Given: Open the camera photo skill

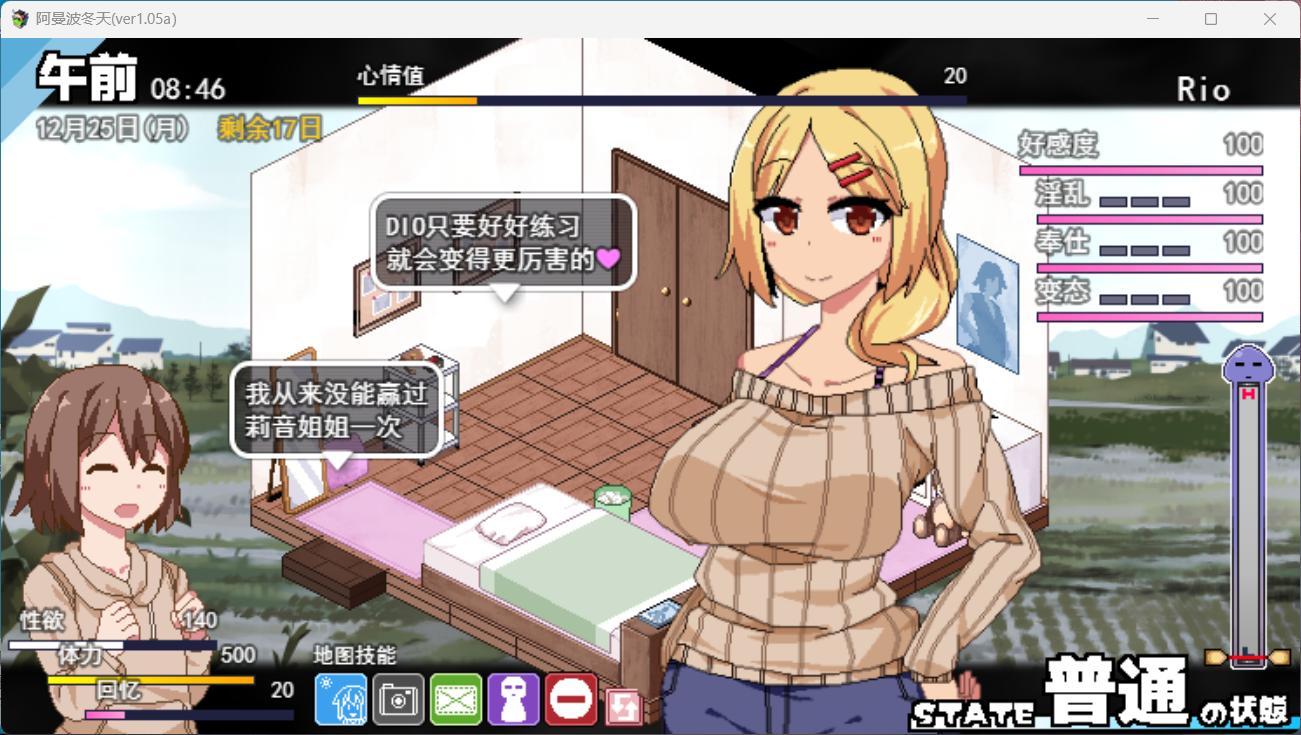Looking at the screenshot, I should (398, 699).
